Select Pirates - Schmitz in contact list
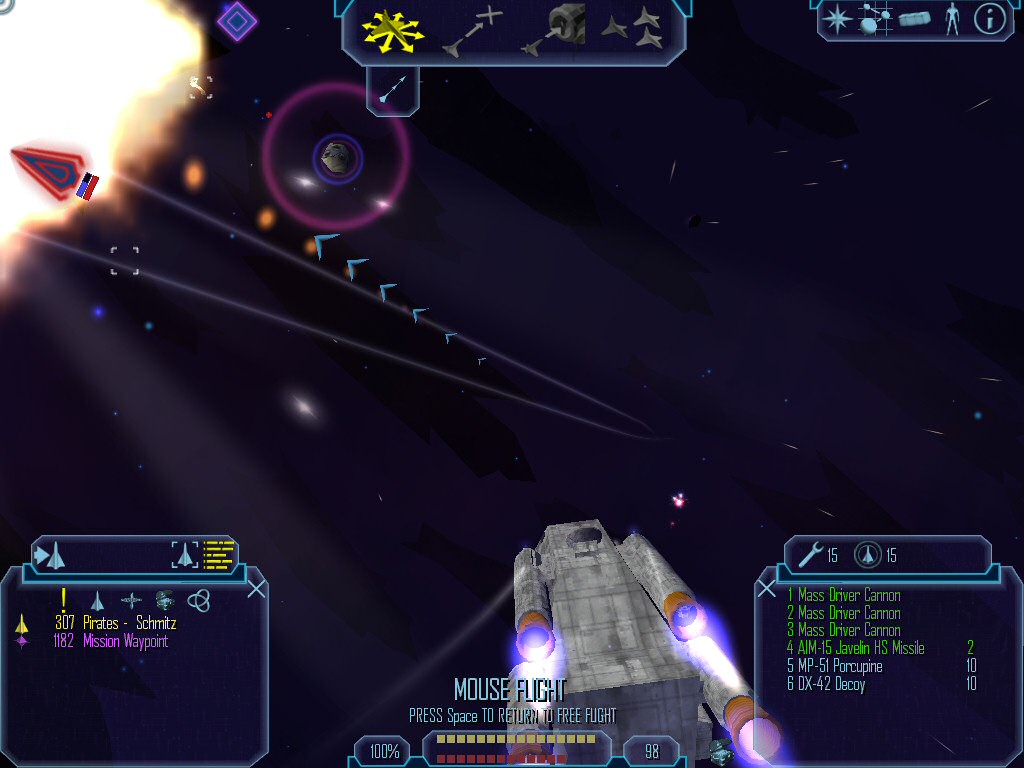The width and height of the screenshot is (1024, 768). click(129, 623)
